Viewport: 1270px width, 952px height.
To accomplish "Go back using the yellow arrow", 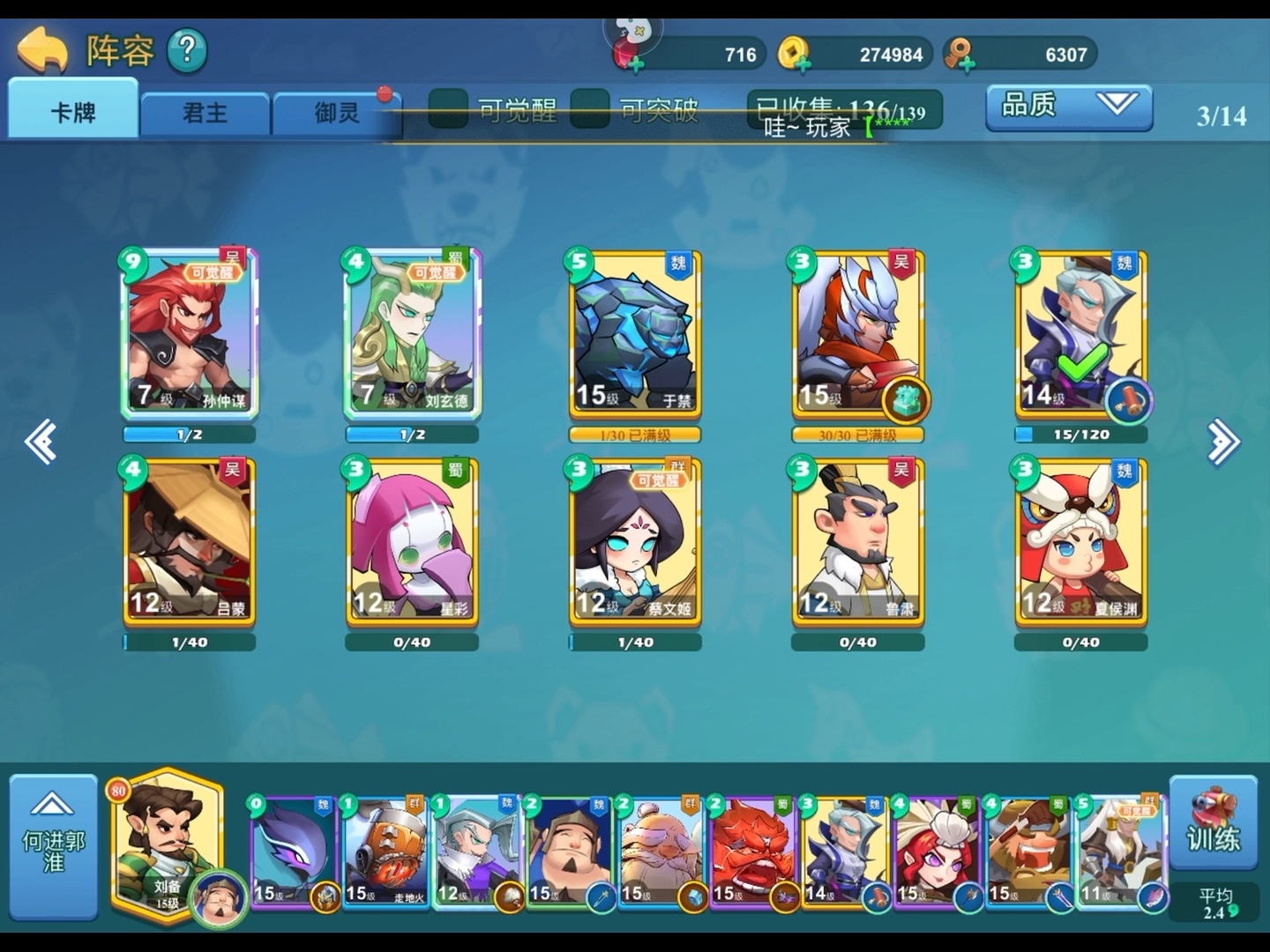I will pos(41,50).
